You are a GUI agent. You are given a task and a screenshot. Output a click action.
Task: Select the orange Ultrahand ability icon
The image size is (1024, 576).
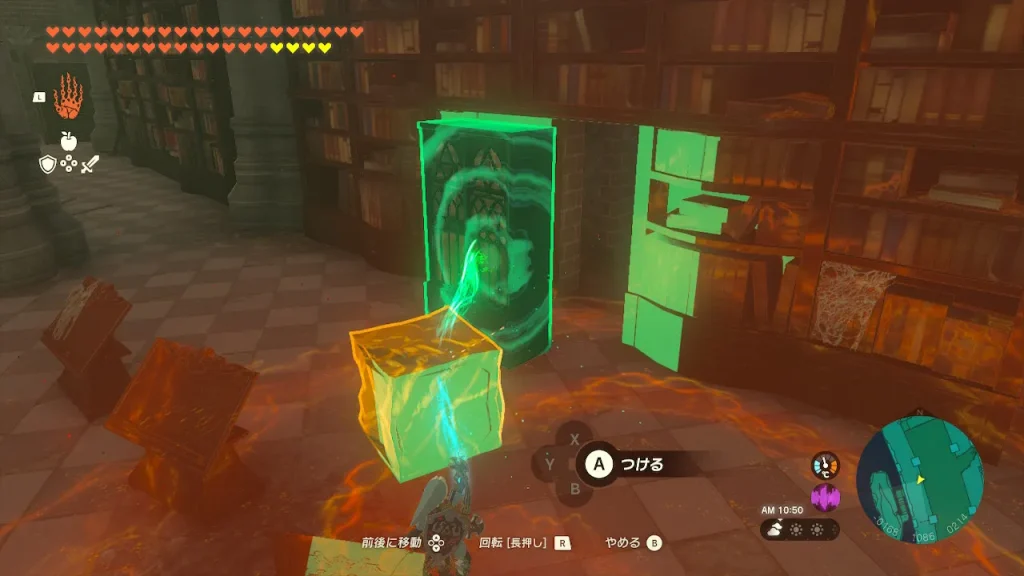[x=69, y=97]
